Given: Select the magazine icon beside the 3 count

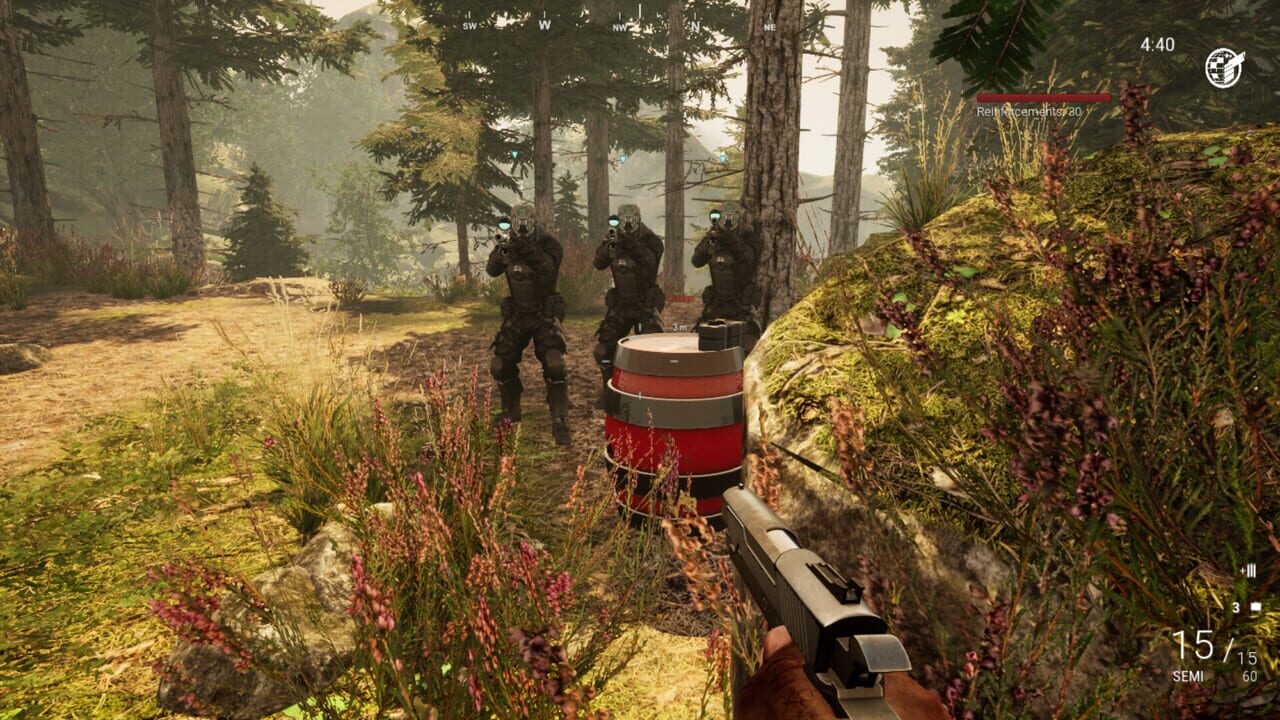Looking at the screenshot, I should 1255,606.
